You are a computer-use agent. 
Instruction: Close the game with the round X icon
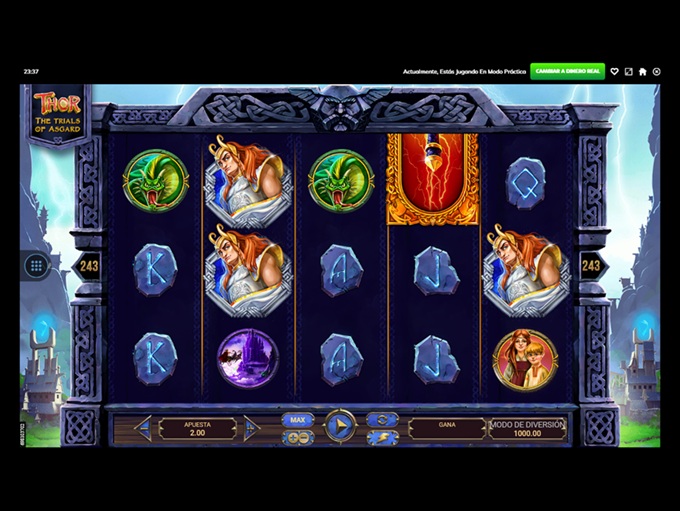tap(657, 72)
